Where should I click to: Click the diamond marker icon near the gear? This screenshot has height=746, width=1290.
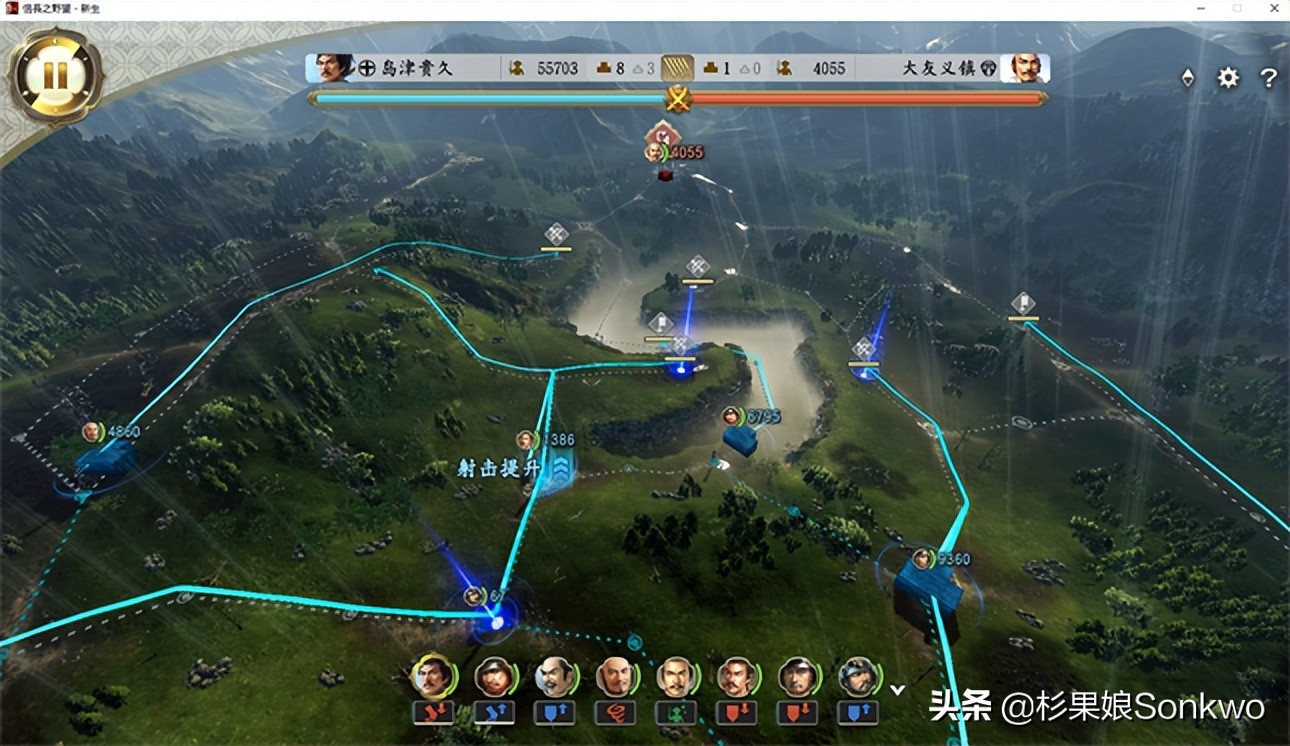(1187, 77)
